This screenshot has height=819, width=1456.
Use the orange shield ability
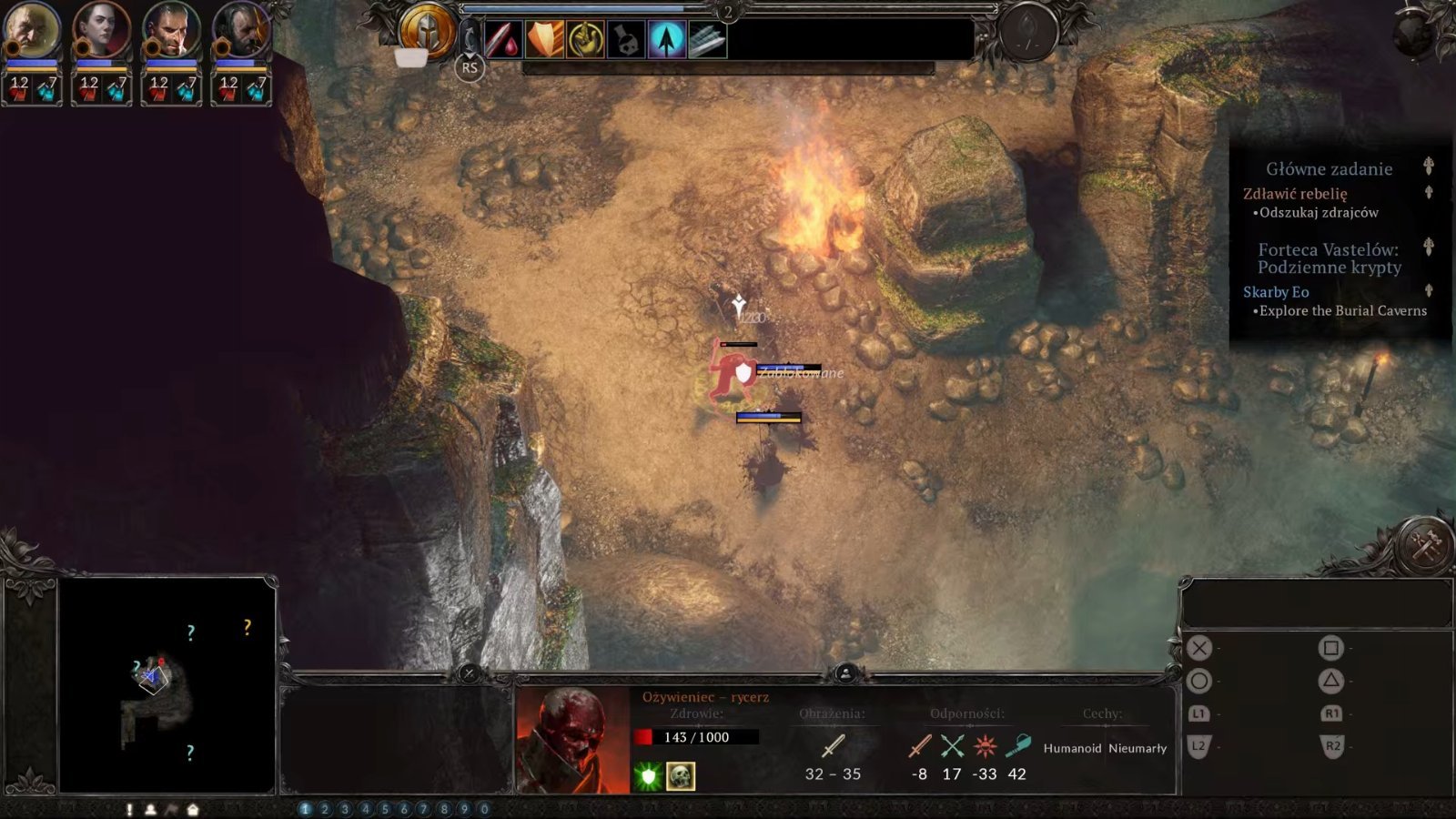(x=544, y=40)
